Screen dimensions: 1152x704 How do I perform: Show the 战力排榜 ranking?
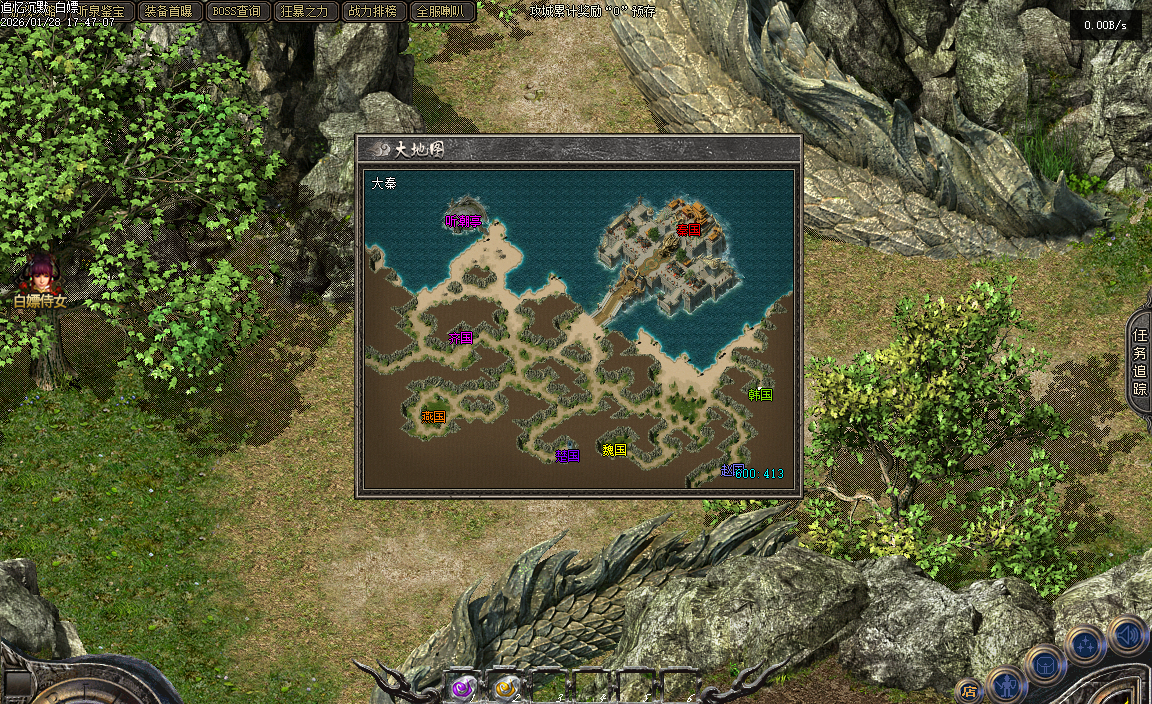coord(372,11)
